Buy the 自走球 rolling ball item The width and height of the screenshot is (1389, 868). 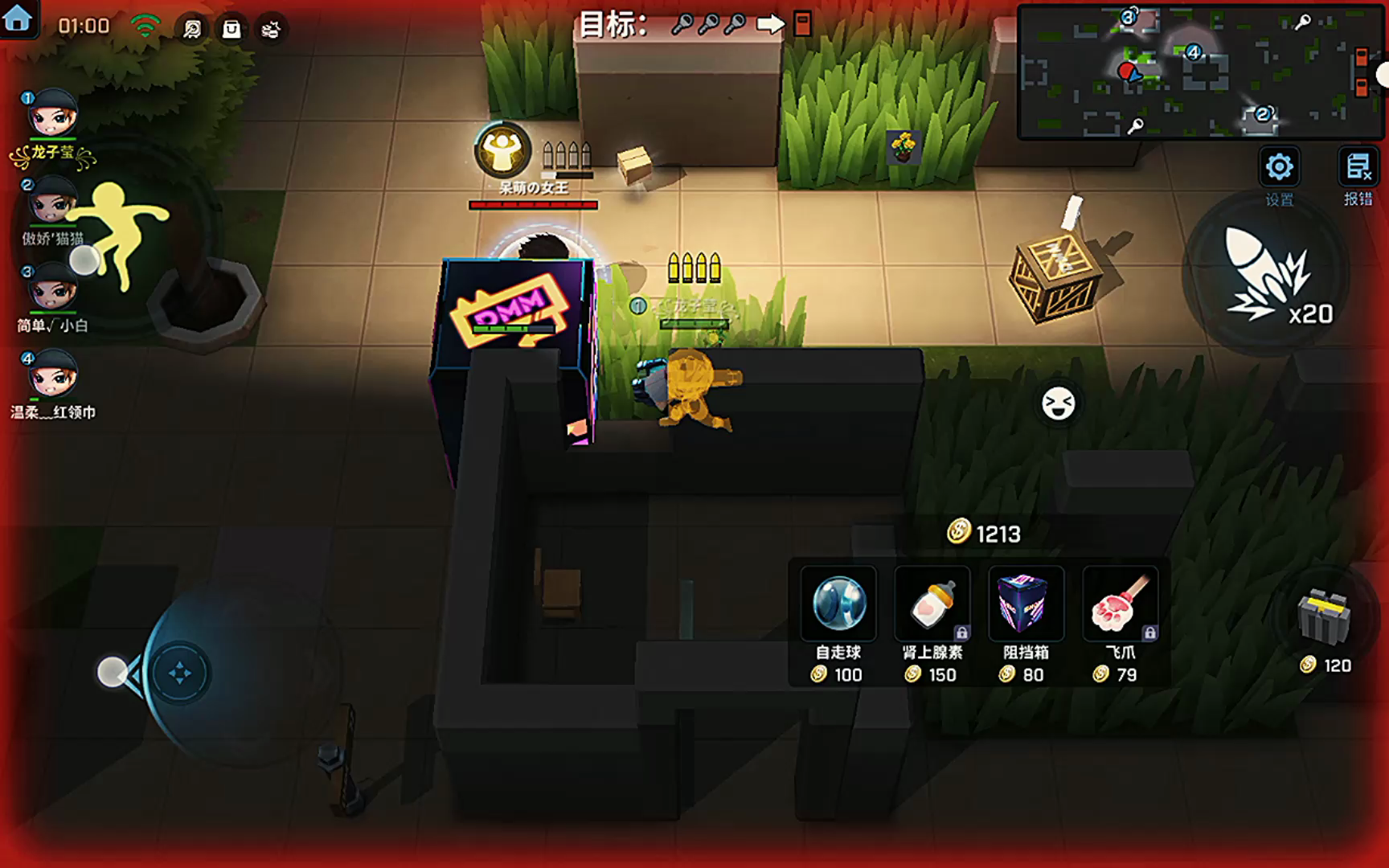[x=838, y=604]
